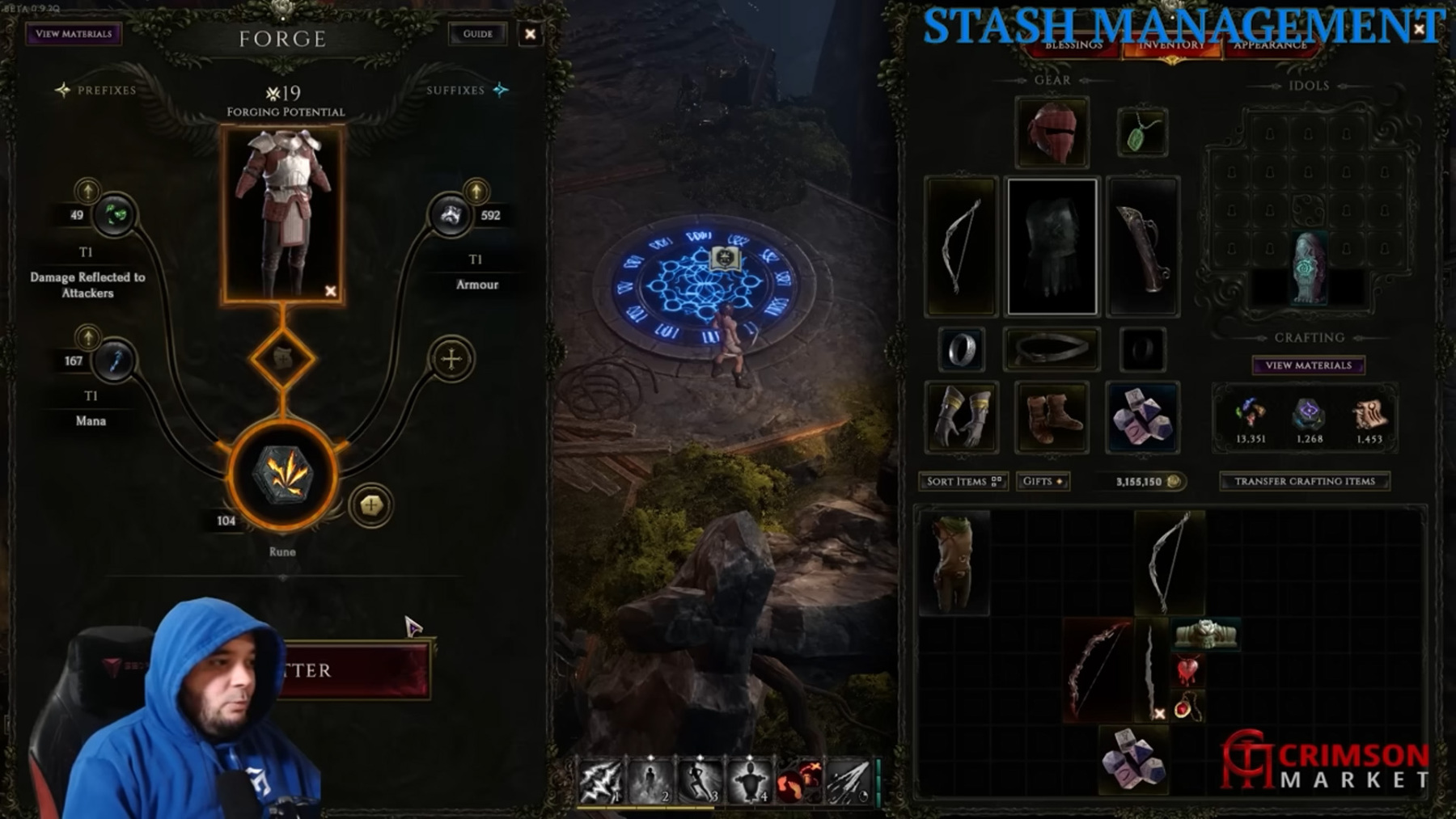Open View Materials under Crafting
Screen dimensions: 1456x819
(x=1308, y=365)
